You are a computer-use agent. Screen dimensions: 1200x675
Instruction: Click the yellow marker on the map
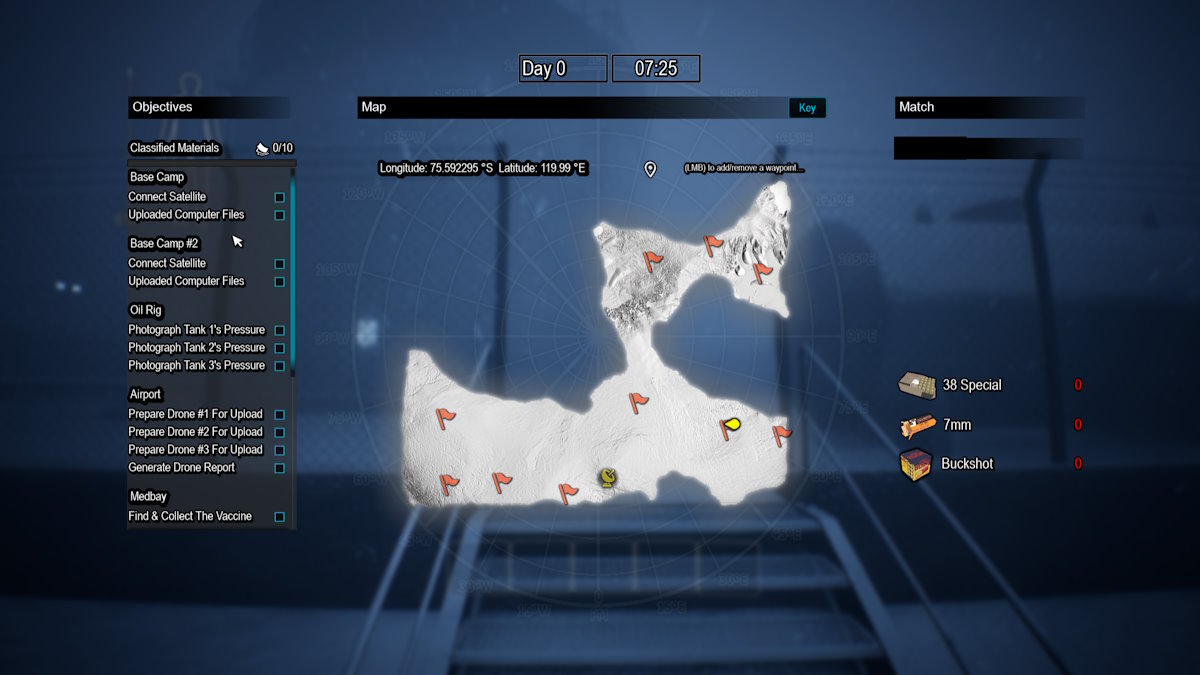click(733, 424)
